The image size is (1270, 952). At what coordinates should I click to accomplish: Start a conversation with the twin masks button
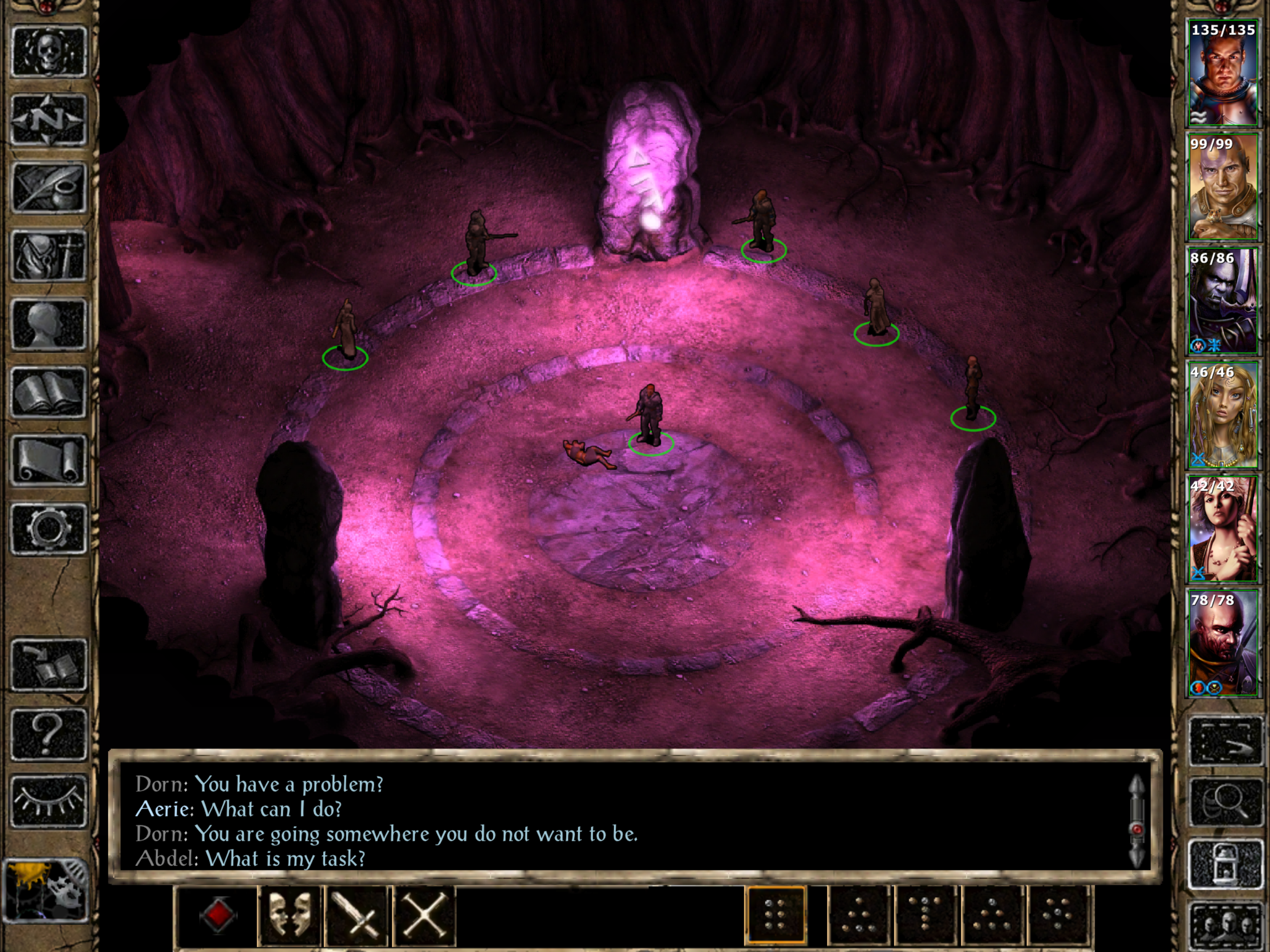(x=289, y=916)
